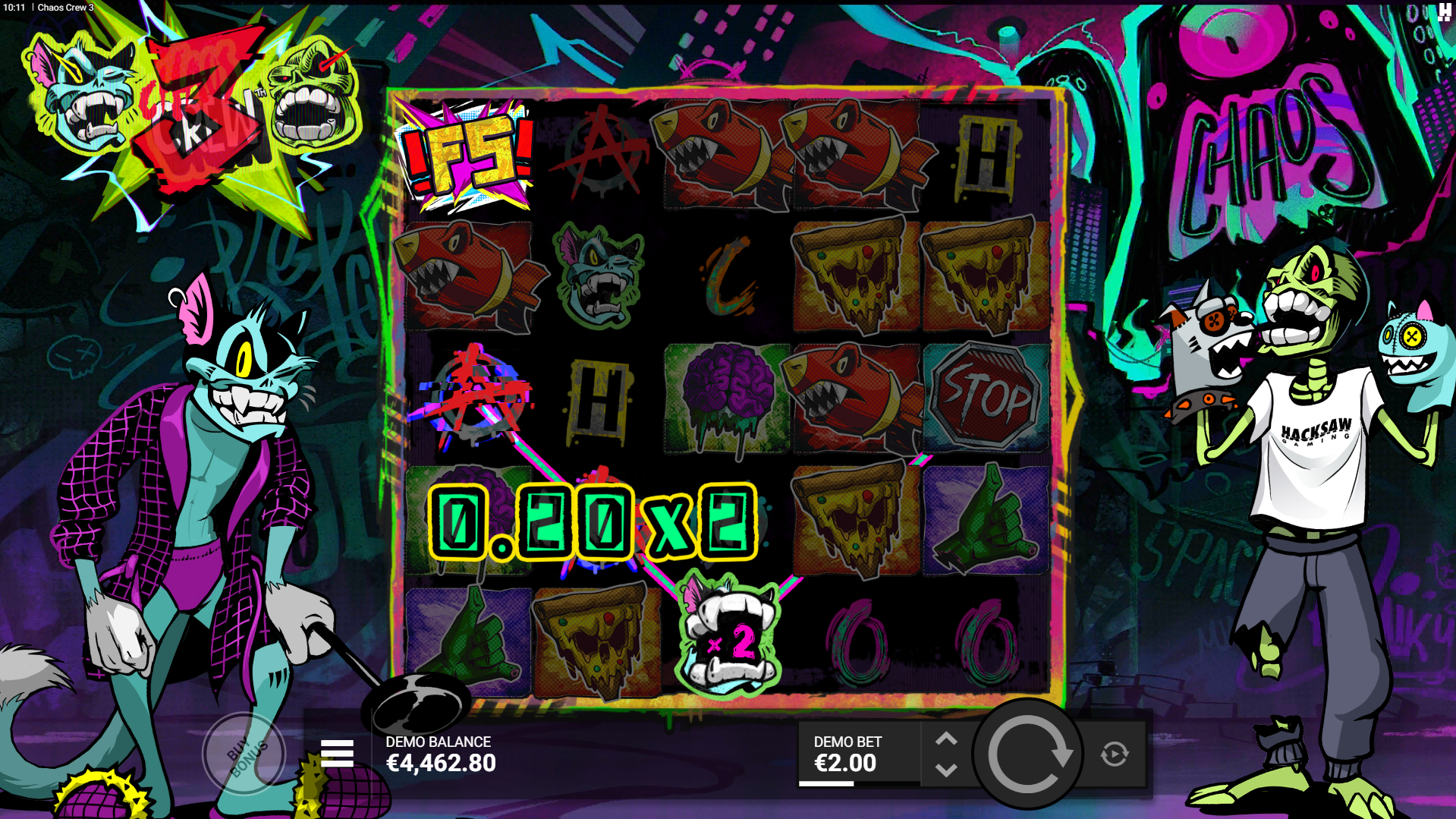Screen dimensions: 1456x819
Task: Open the autoplay settings
Action: point(1114,754)
